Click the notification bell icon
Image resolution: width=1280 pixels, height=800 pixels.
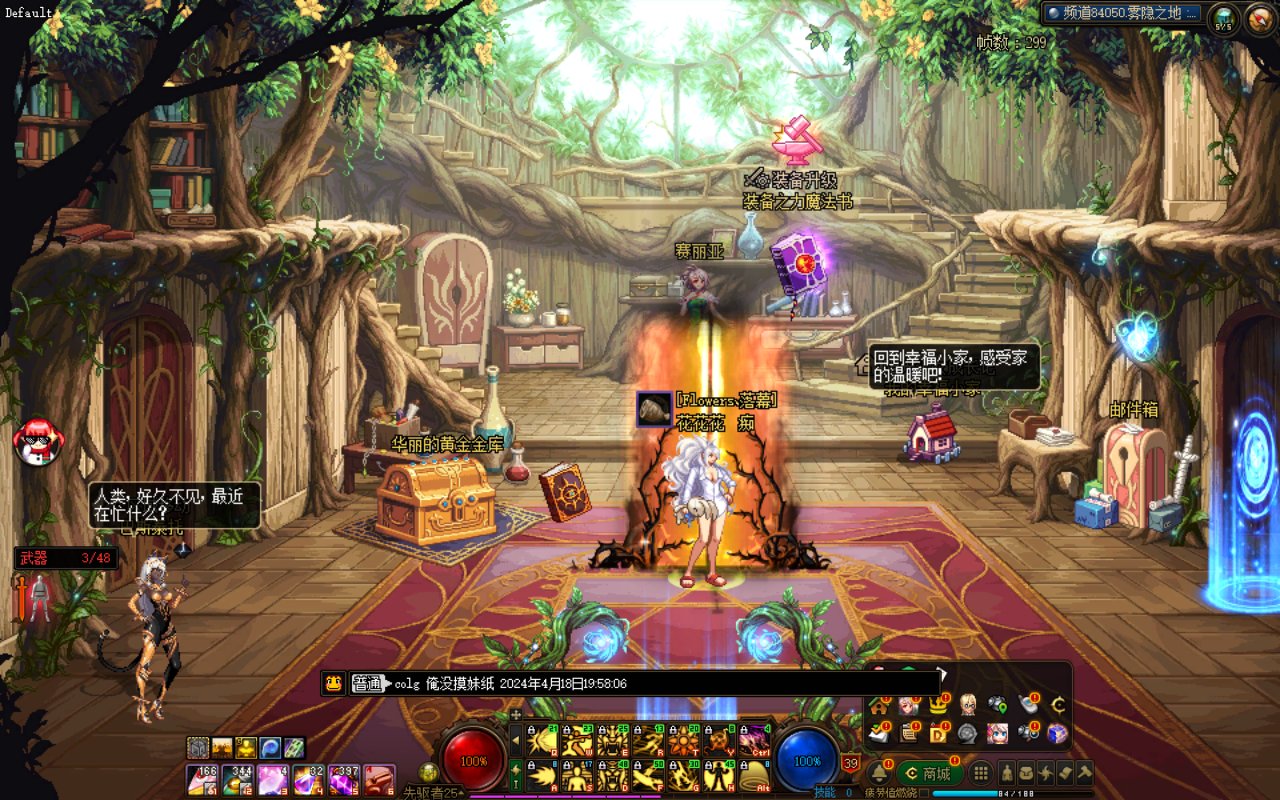click(879, 773)
